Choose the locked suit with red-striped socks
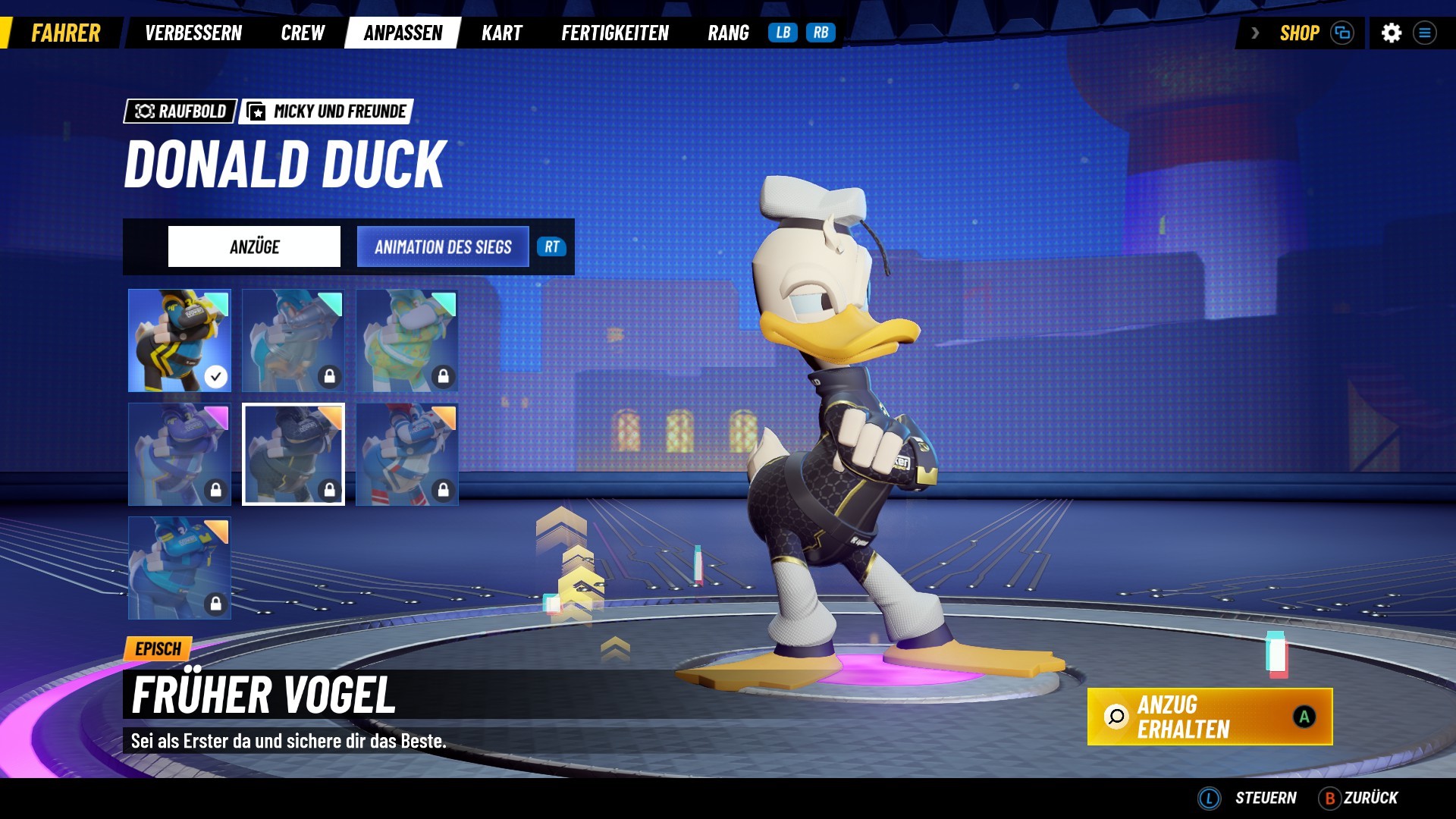This screenshot has height=819, width=1456. pos(407,454)
